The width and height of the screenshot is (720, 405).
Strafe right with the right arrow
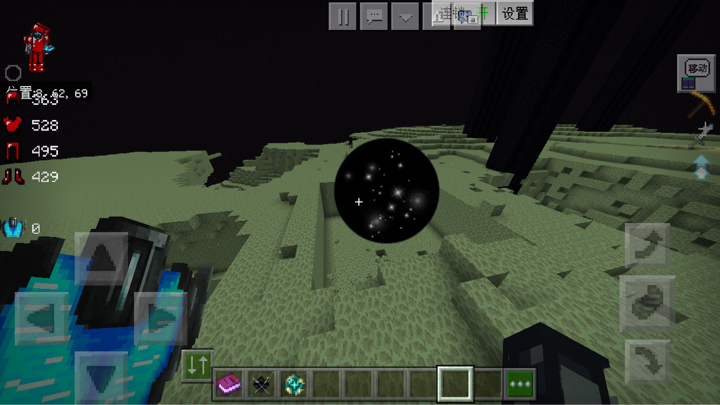160,319
